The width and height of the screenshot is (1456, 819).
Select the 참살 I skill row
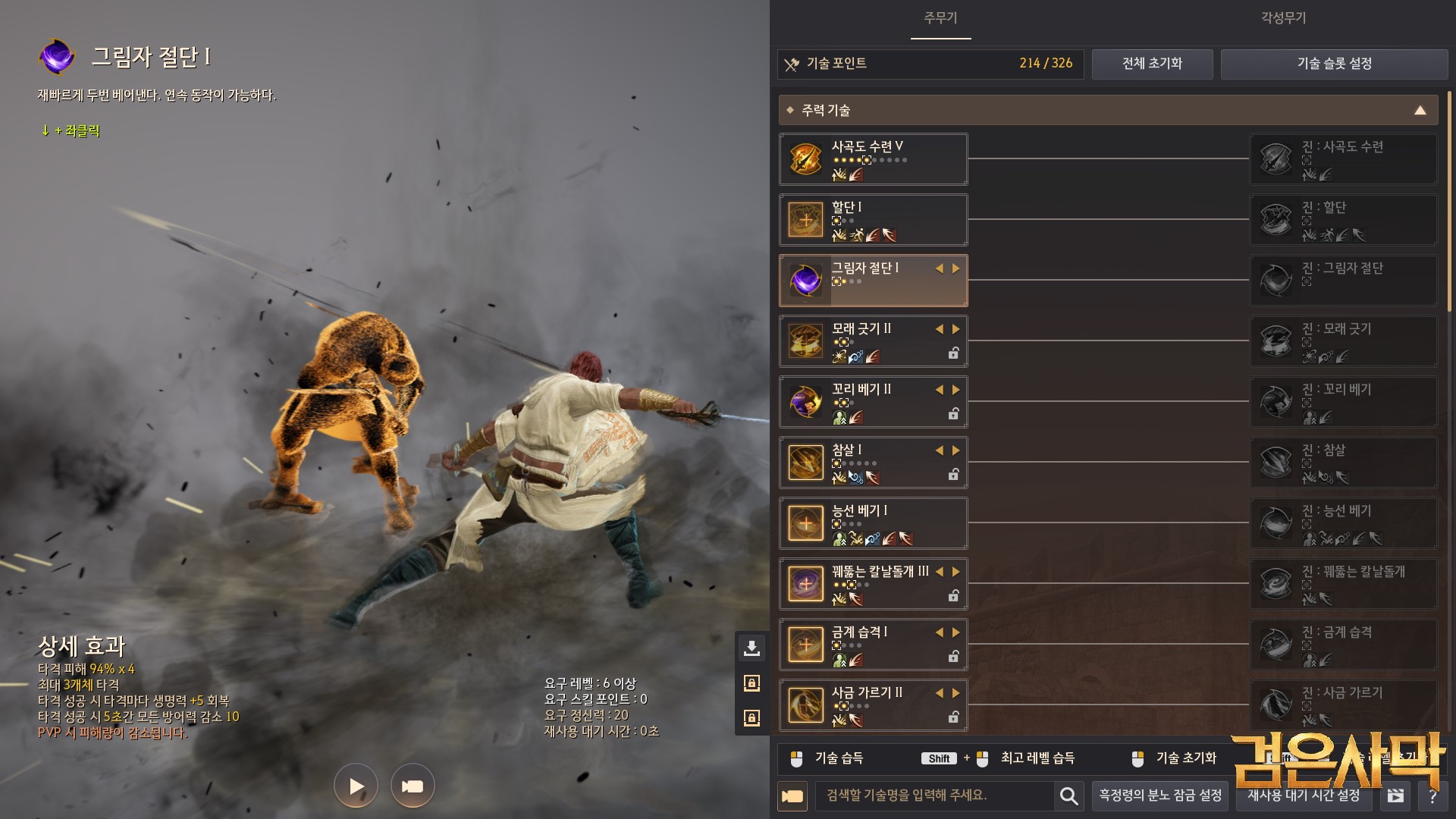(x=873, y=463)
